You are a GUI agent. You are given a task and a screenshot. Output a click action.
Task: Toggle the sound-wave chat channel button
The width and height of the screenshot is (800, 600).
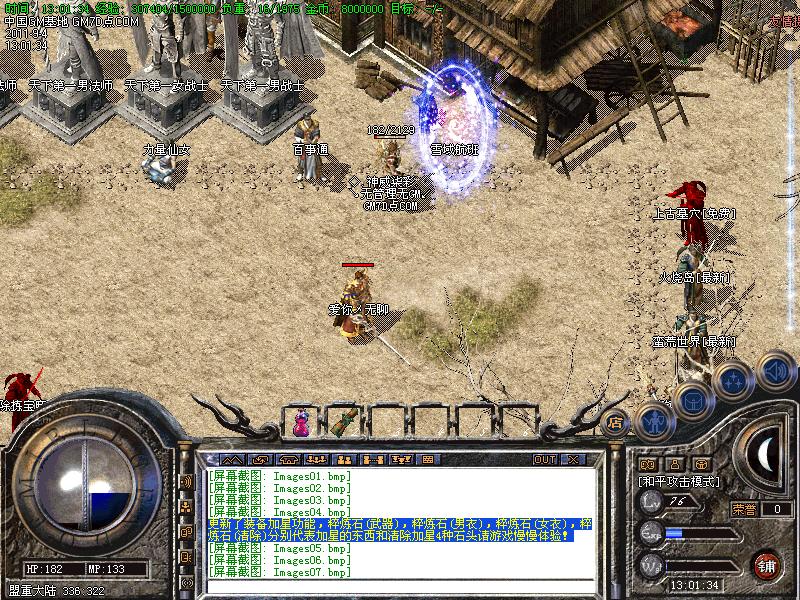pyautogui.click(x=186, y=482)
